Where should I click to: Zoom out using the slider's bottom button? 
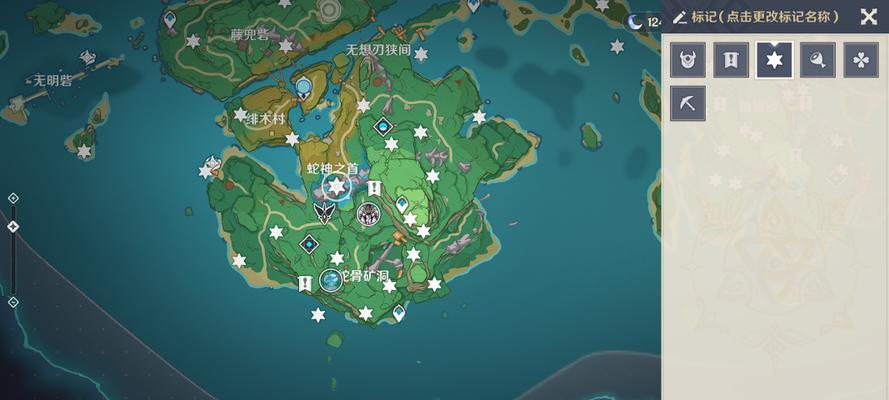pyautogui.click(x=13, y=302)
